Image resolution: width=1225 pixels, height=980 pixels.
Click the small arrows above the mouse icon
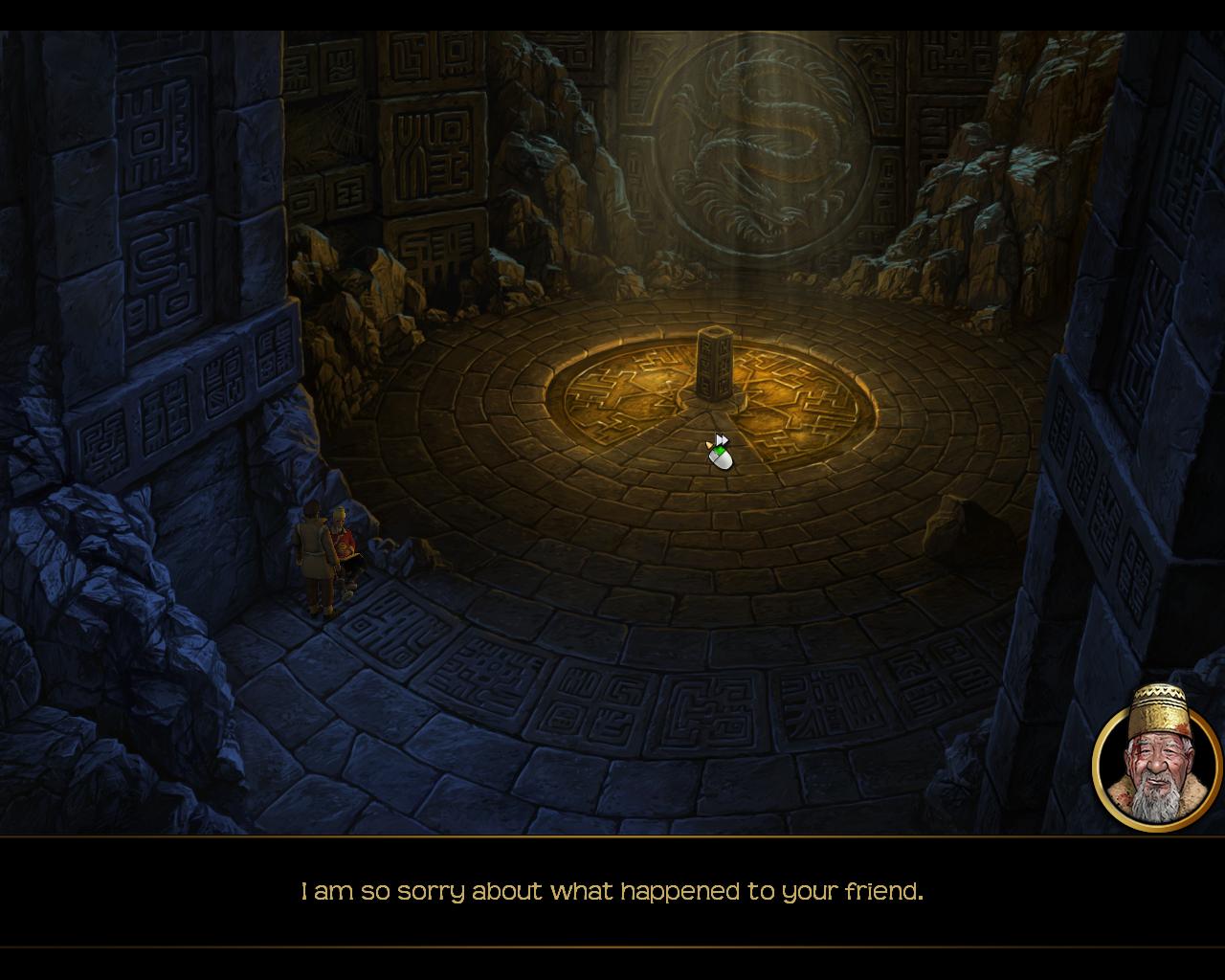click(724, 438)
